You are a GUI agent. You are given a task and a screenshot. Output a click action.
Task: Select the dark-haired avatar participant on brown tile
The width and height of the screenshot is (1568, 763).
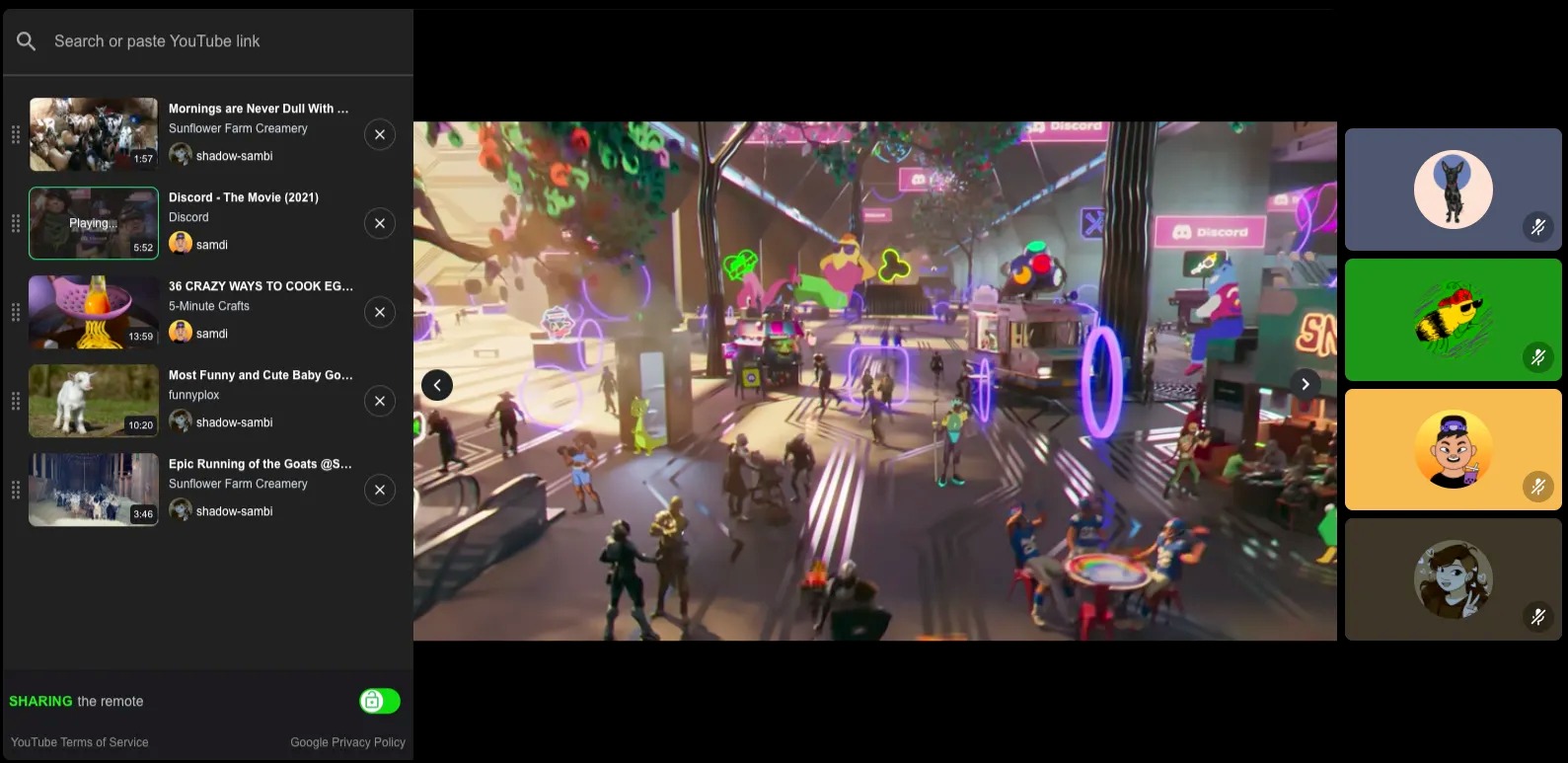click(1453, 580)
